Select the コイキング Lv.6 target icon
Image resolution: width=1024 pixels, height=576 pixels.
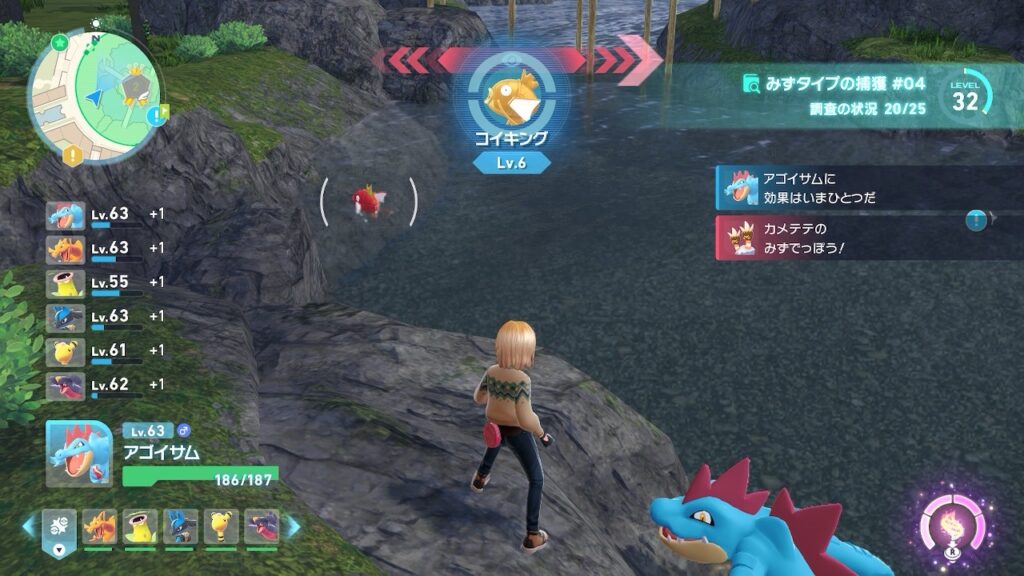coord(511,95)
